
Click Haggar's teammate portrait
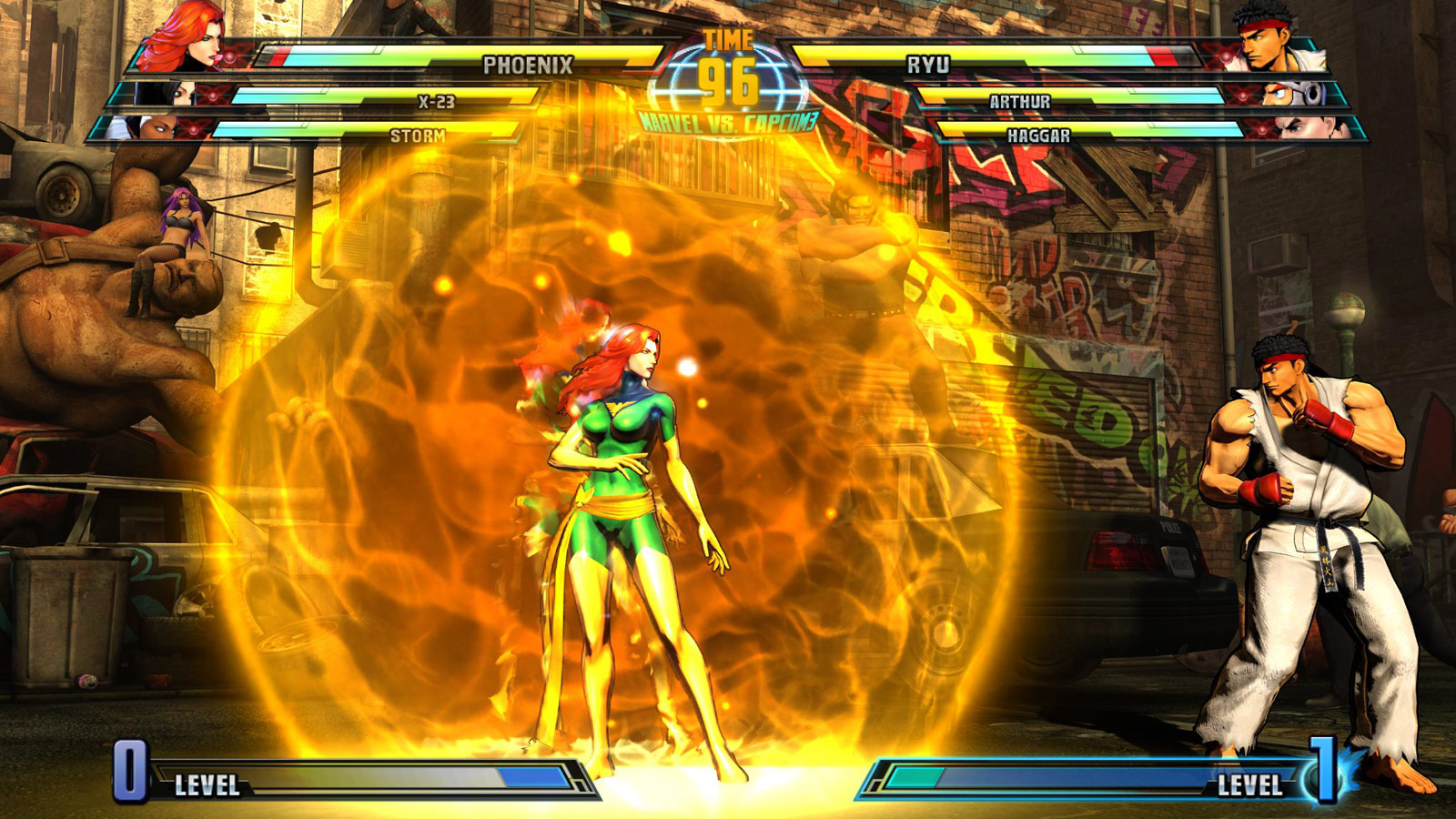pos(1306,129)
